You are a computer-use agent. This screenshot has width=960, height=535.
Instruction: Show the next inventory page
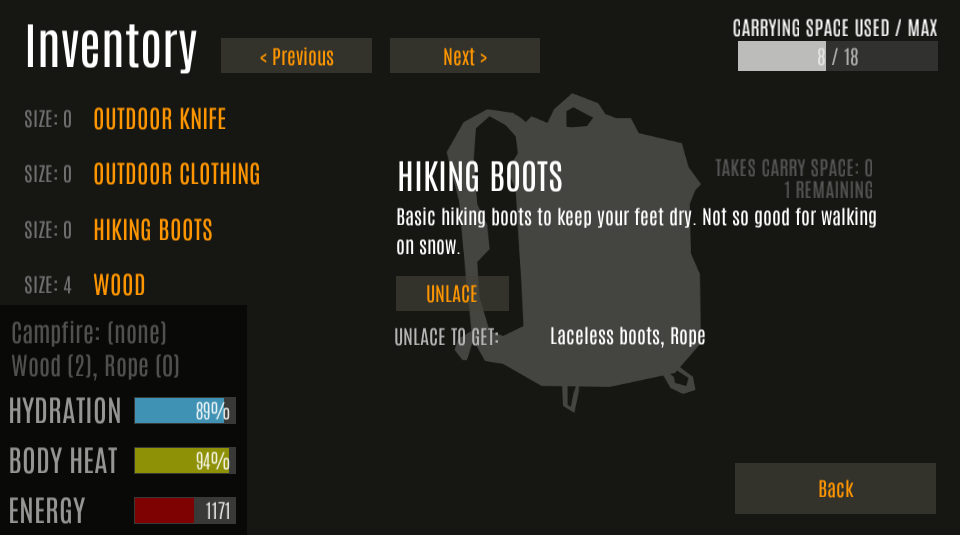pos(465,56)
